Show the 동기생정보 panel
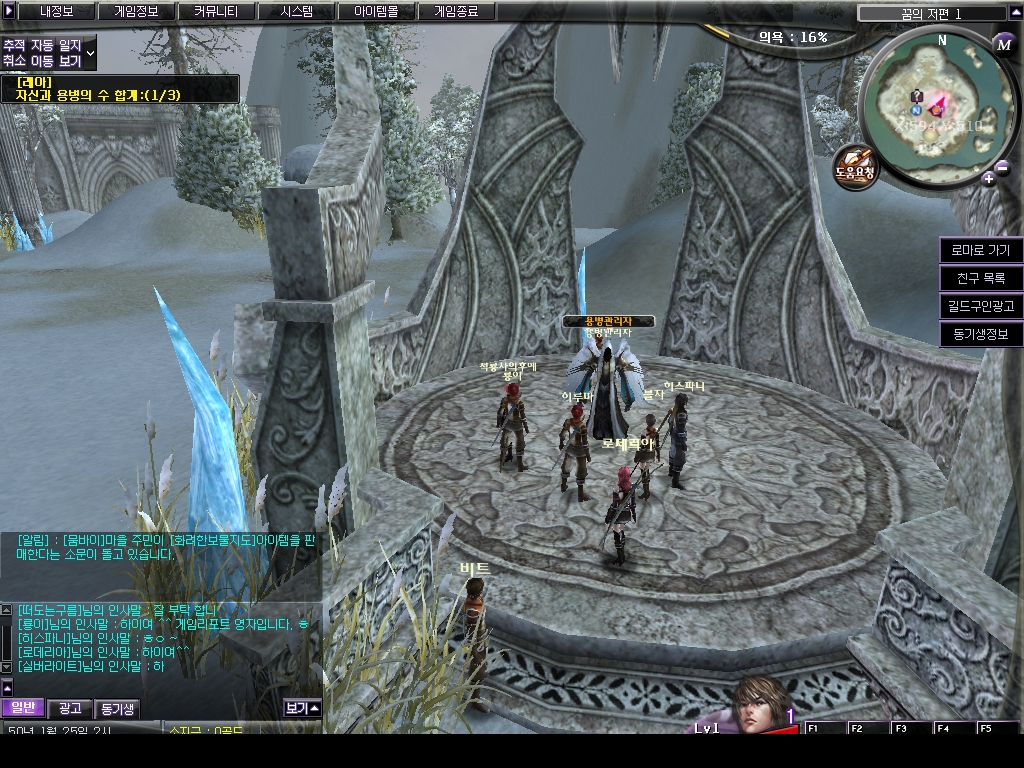This screenshot has height=768, width=1024. [x=980, y=334]
